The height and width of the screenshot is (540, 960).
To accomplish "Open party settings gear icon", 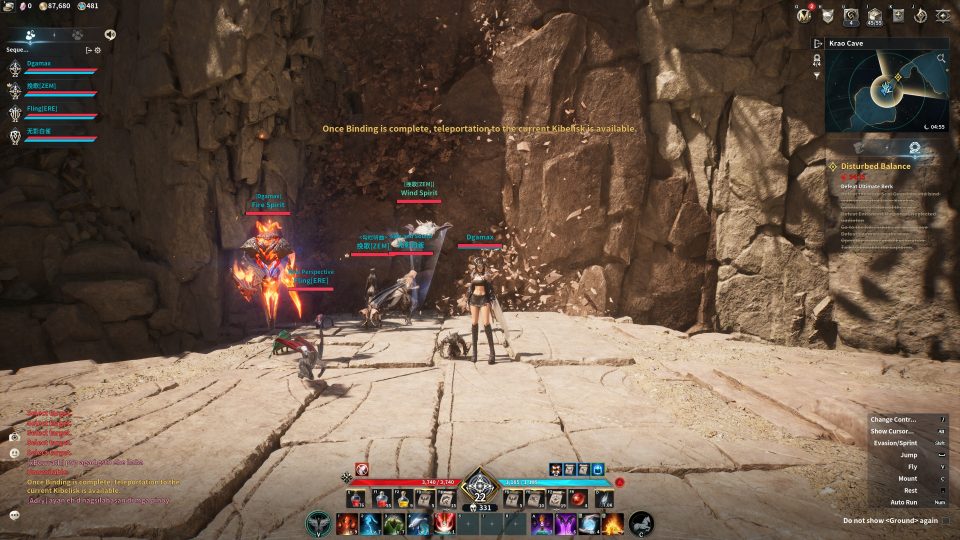I will tap(97, 49).
